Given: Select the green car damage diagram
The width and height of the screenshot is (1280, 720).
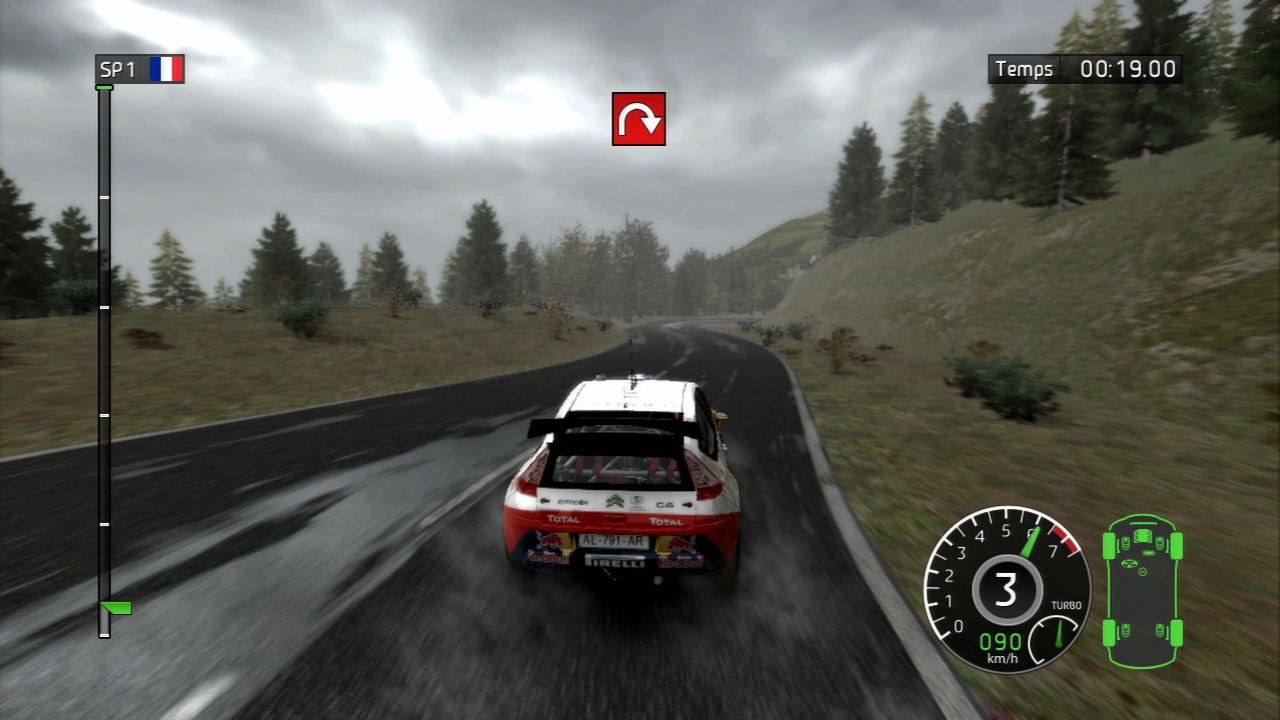Looking at the screenshot, I should coord(1142,591).
